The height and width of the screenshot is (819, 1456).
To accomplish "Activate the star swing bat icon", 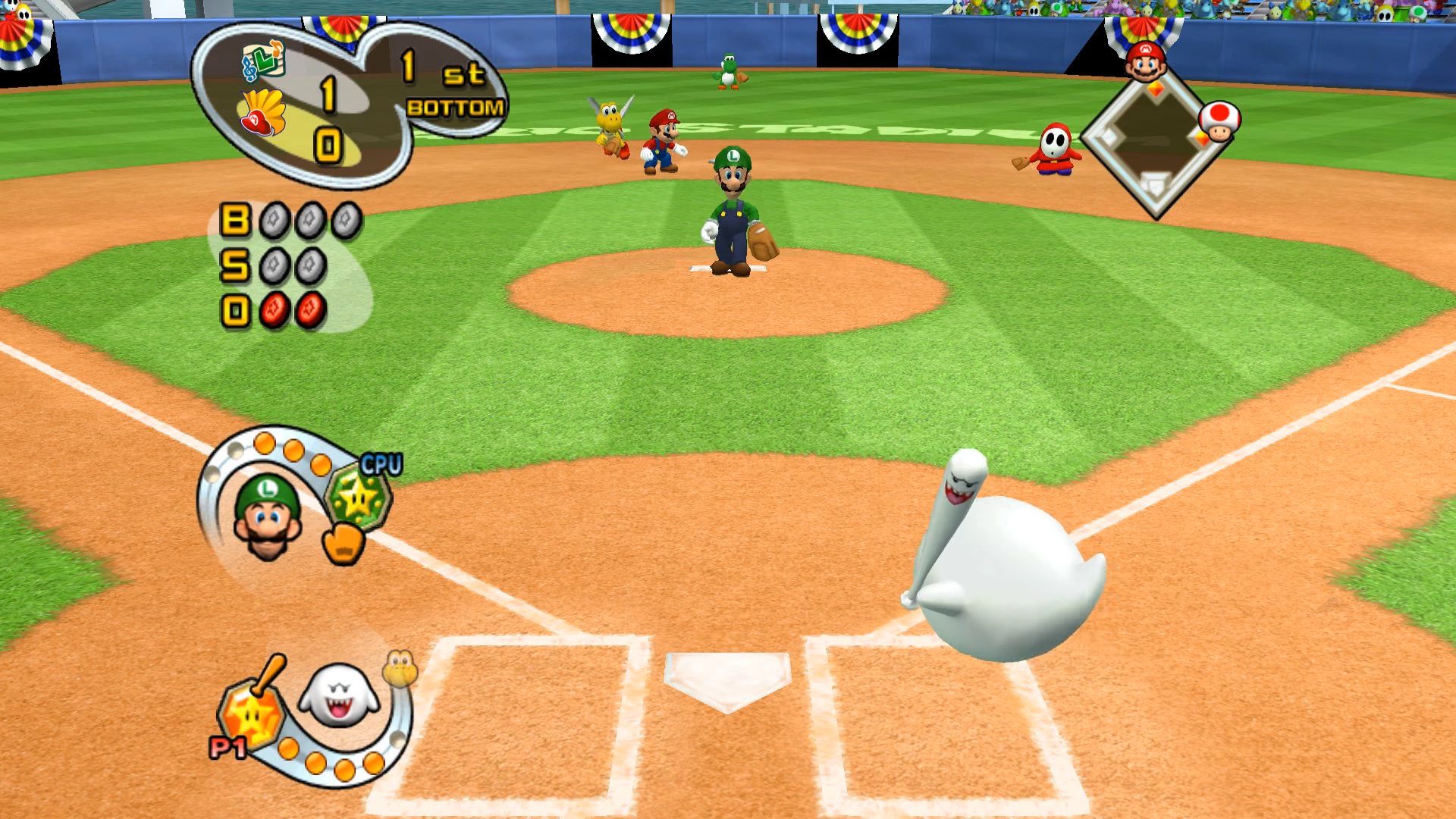I will [x=253, y=711].
